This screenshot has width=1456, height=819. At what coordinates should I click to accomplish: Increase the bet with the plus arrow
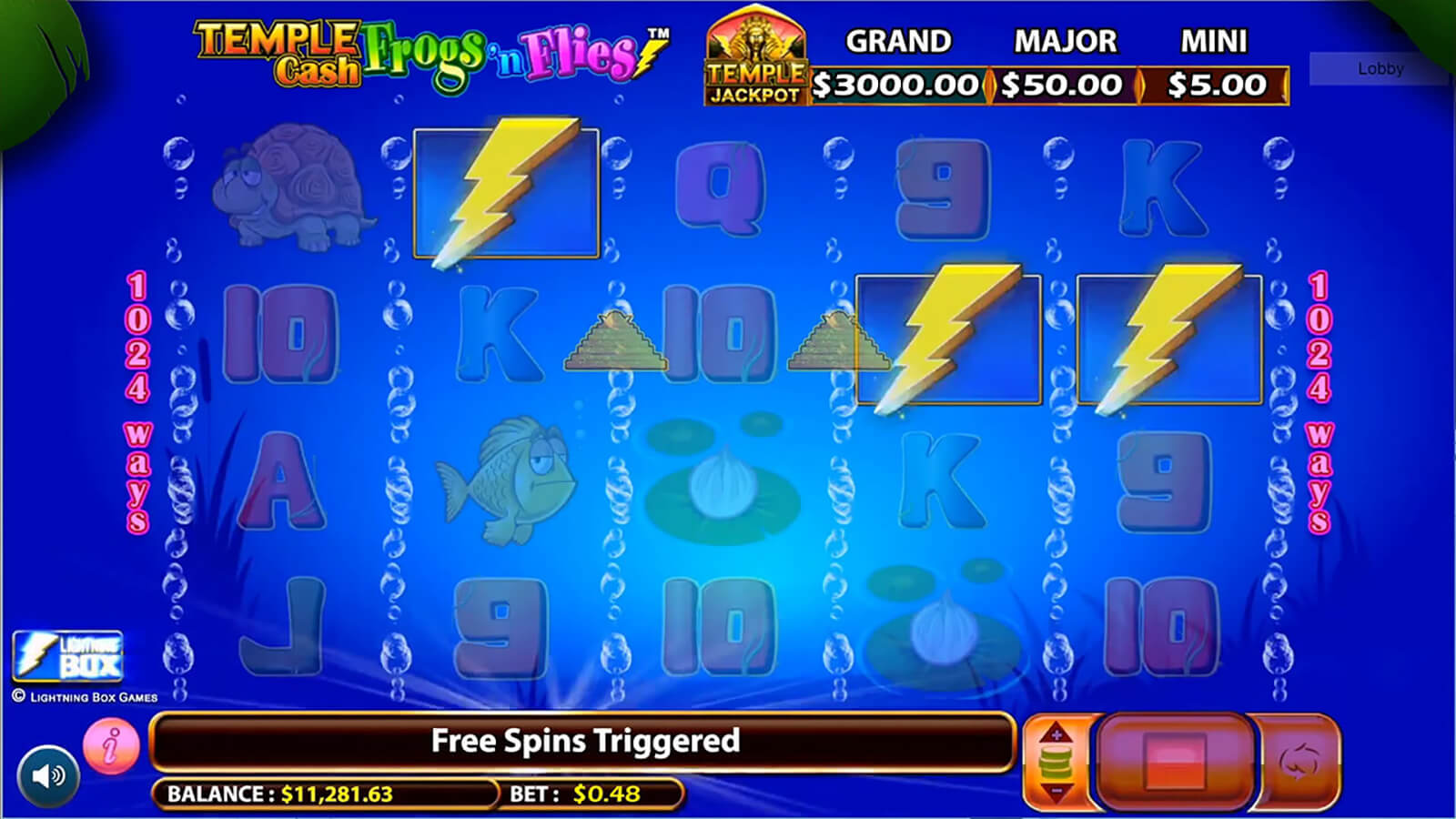(1056, 733)
